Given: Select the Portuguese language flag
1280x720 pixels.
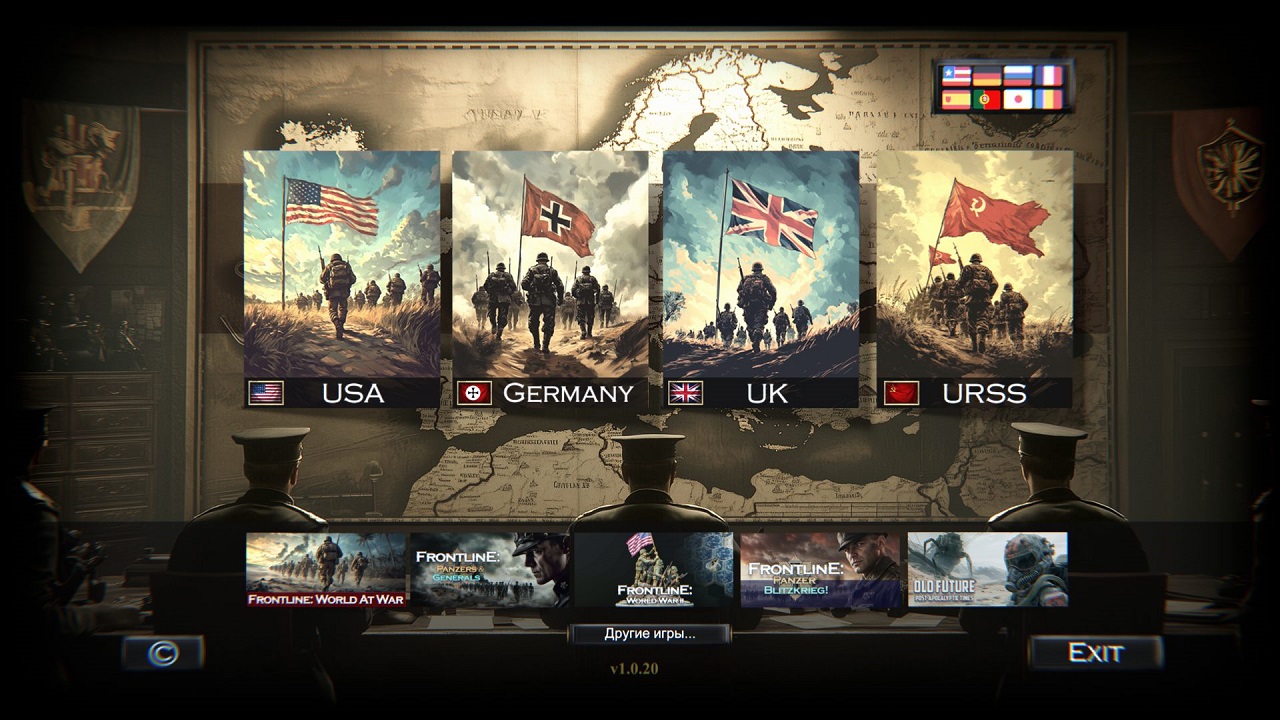Looking at the screenshot, I should point(987,99).
